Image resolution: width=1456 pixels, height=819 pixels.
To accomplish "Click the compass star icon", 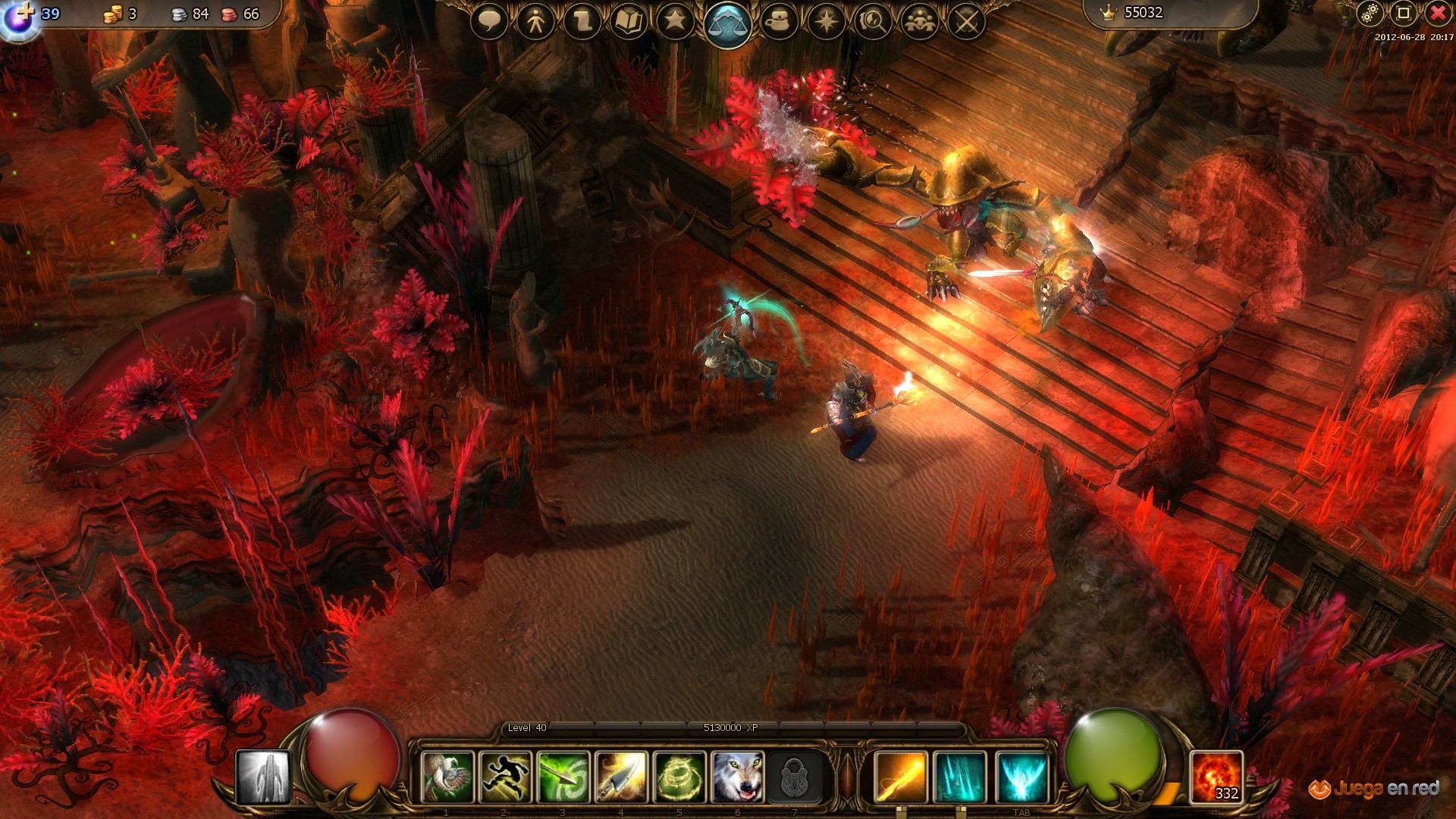I will pos(826,21).
